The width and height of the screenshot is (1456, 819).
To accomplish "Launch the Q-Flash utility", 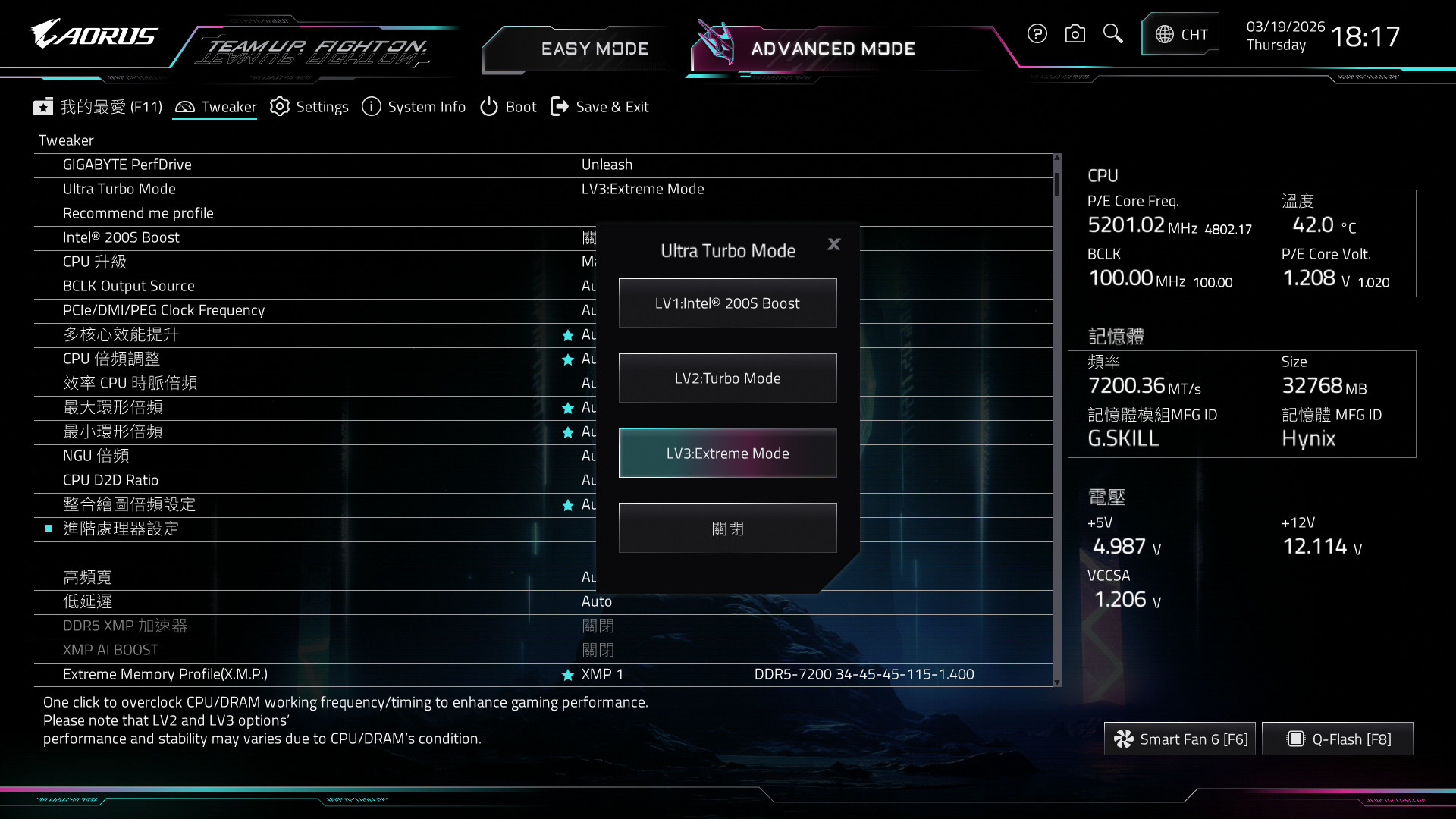I will [1338, 739].
